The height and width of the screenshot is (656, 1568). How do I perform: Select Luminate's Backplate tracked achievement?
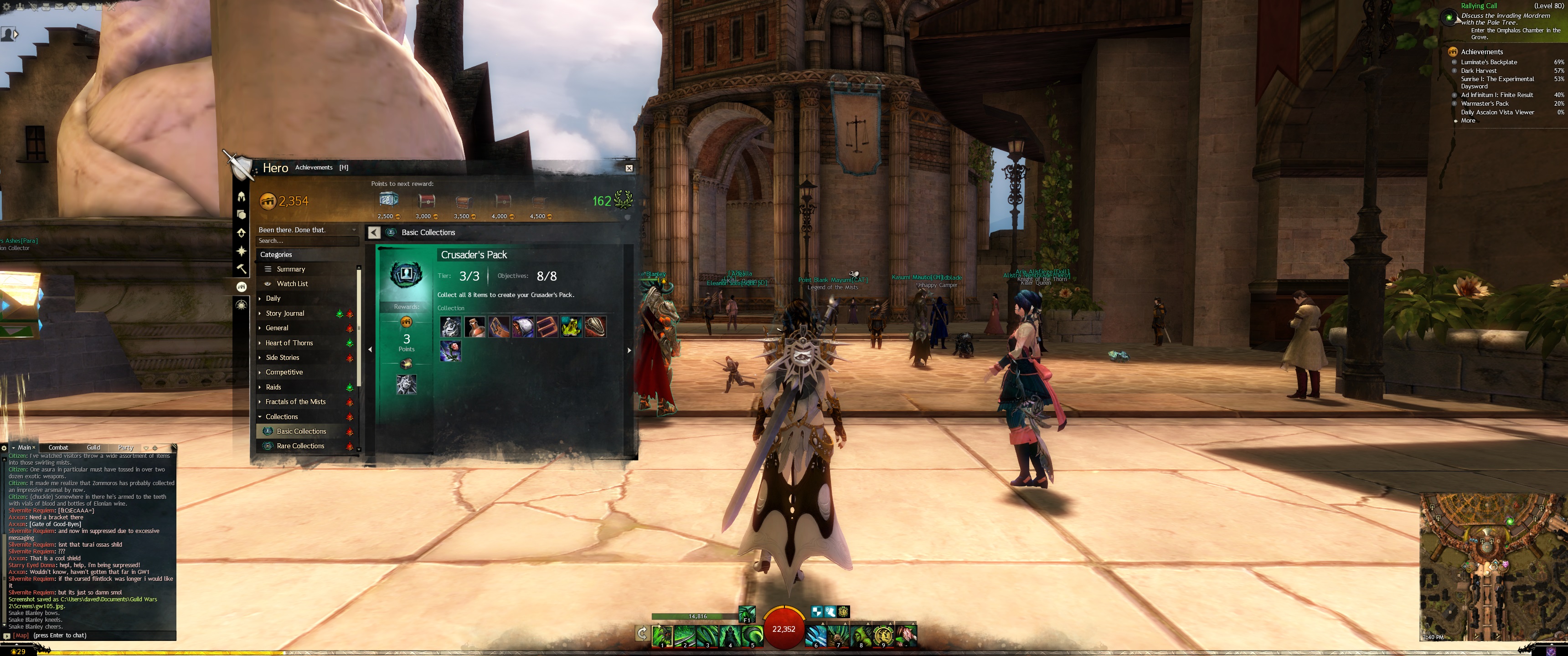point(1488,62)
